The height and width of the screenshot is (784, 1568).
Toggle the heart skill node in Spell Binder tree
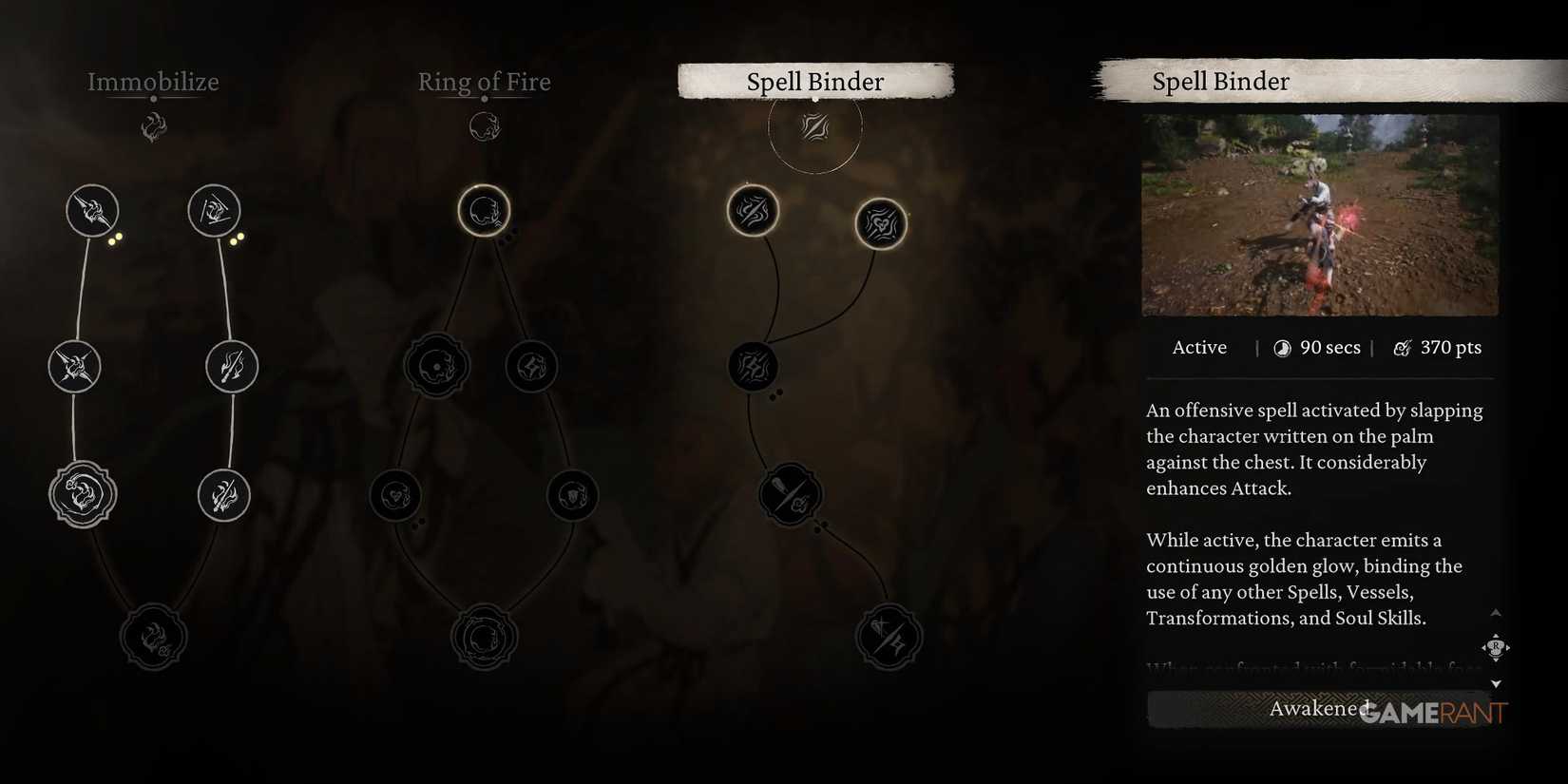(882, 225)
